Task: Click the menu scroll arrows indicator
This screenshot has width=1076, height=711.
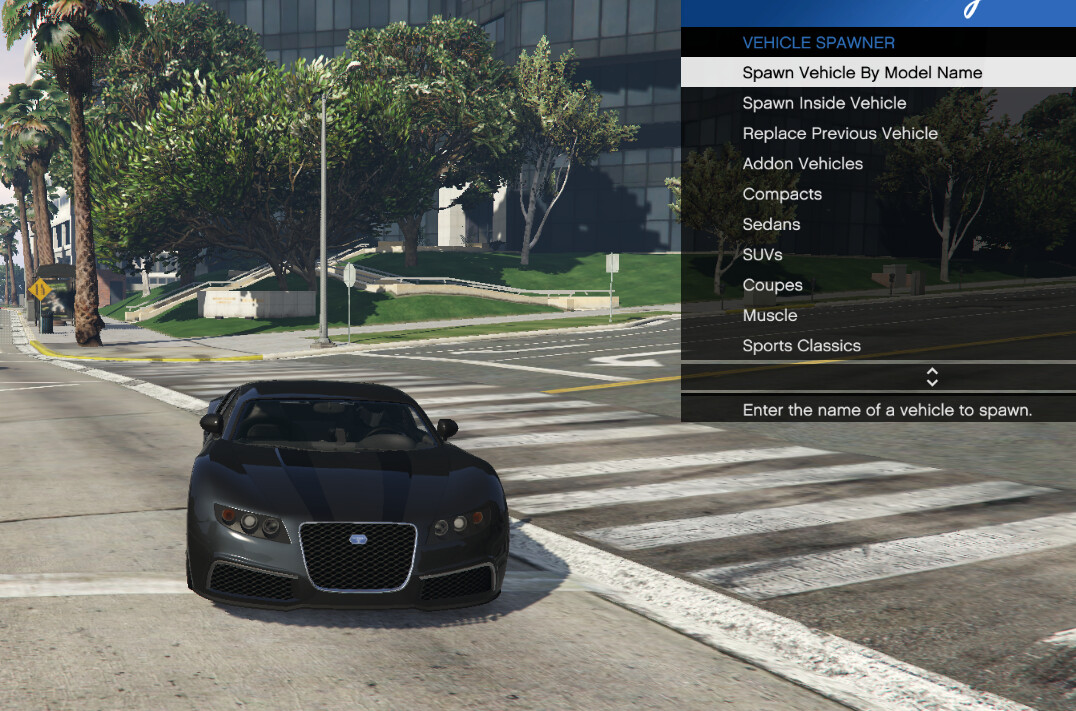Action: click(x=932, y=377)
